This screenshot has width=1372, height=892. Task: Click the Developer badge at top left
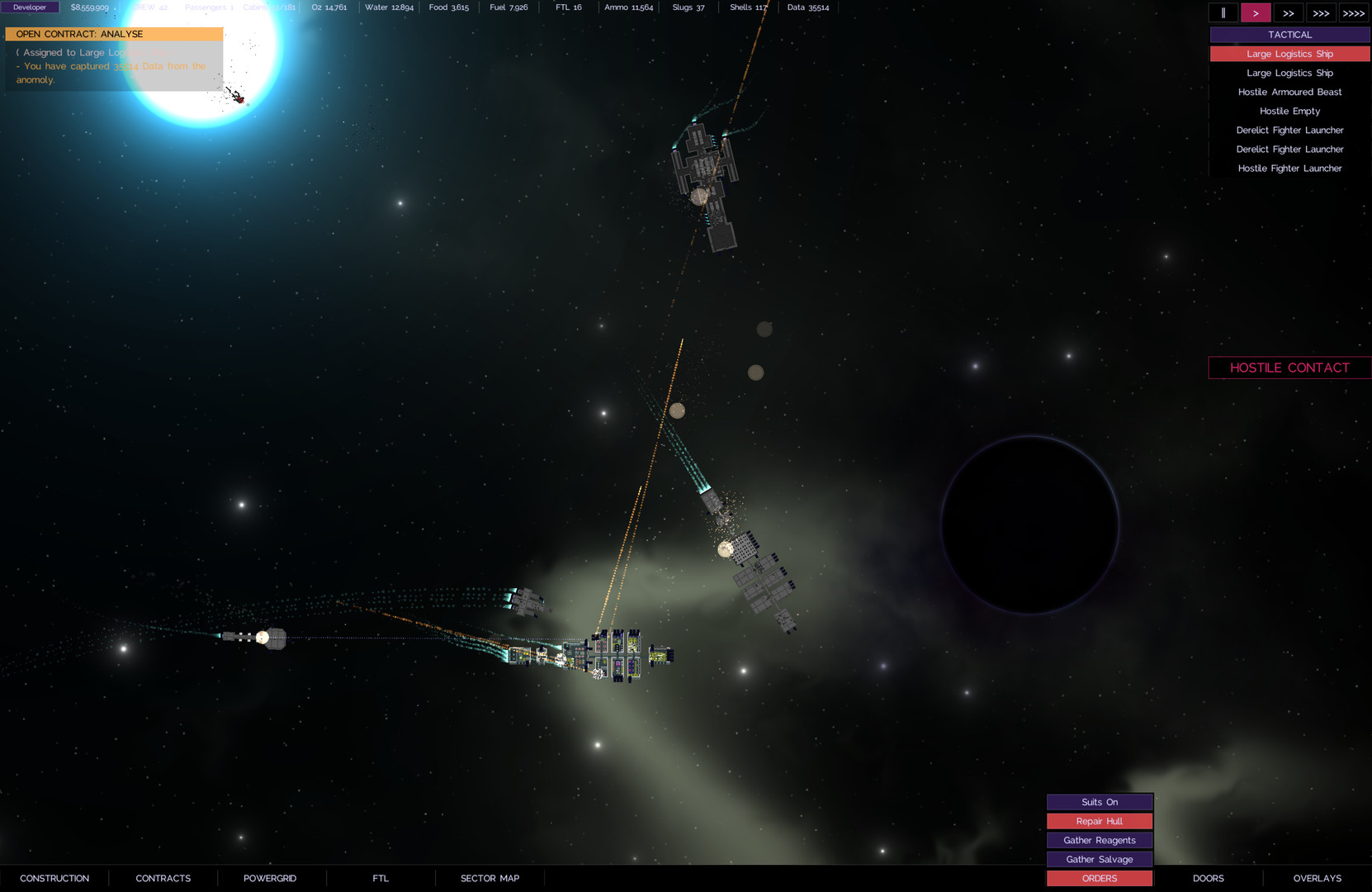(30, 7)
